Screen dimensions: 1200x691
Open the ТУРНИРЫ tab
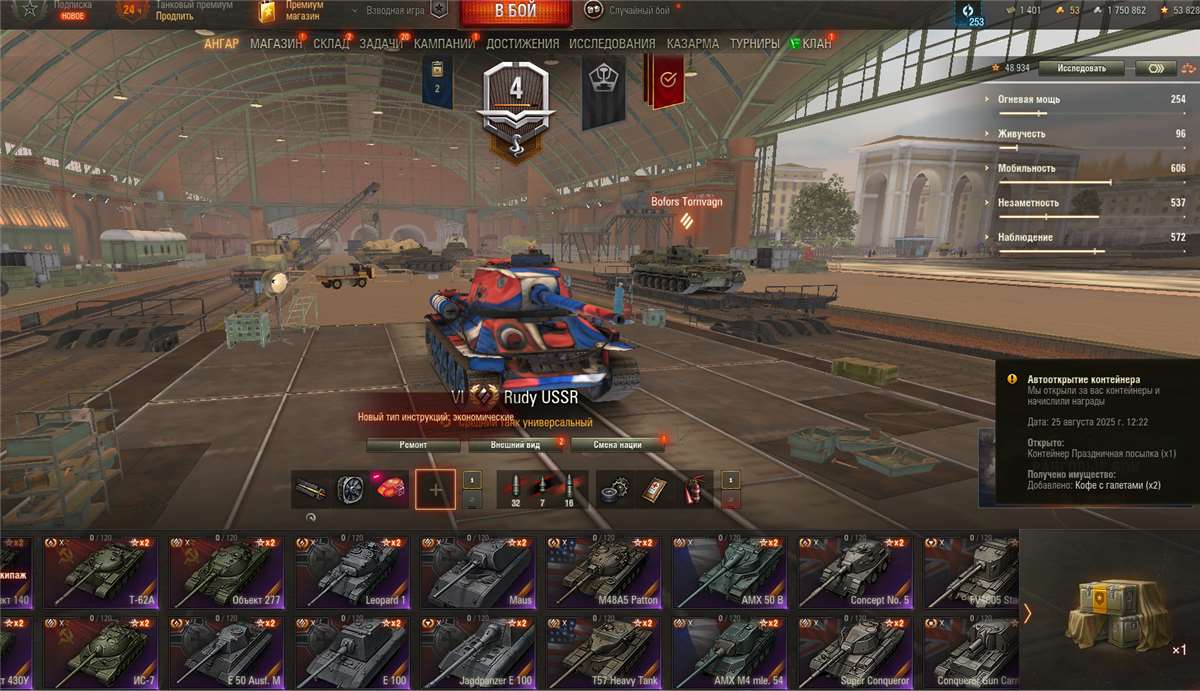(754, 44)
